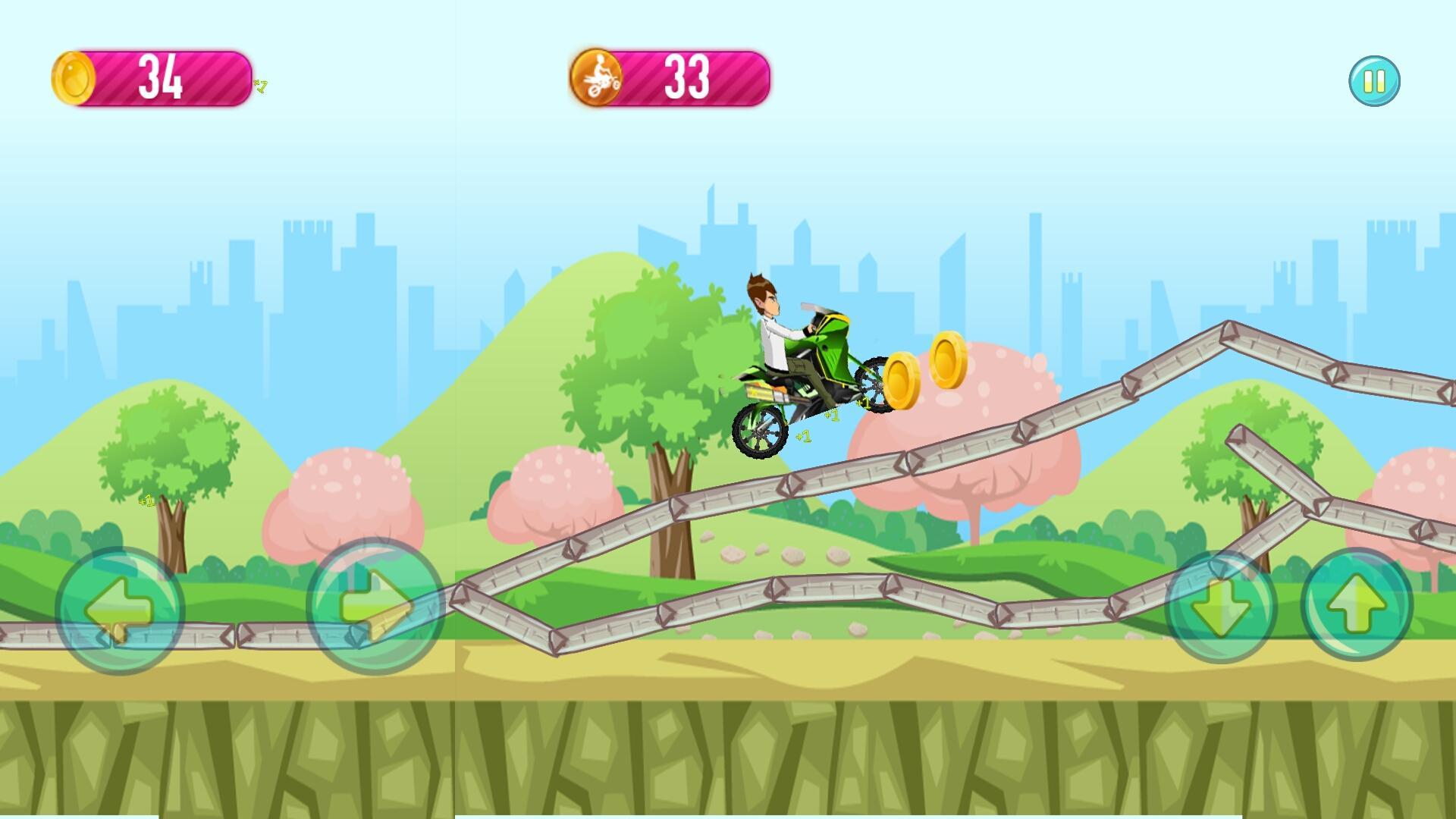Tap the +1 popup near the rear wheel
Image resolution: width=1456 pixels, height=819 pixels.
805,438
